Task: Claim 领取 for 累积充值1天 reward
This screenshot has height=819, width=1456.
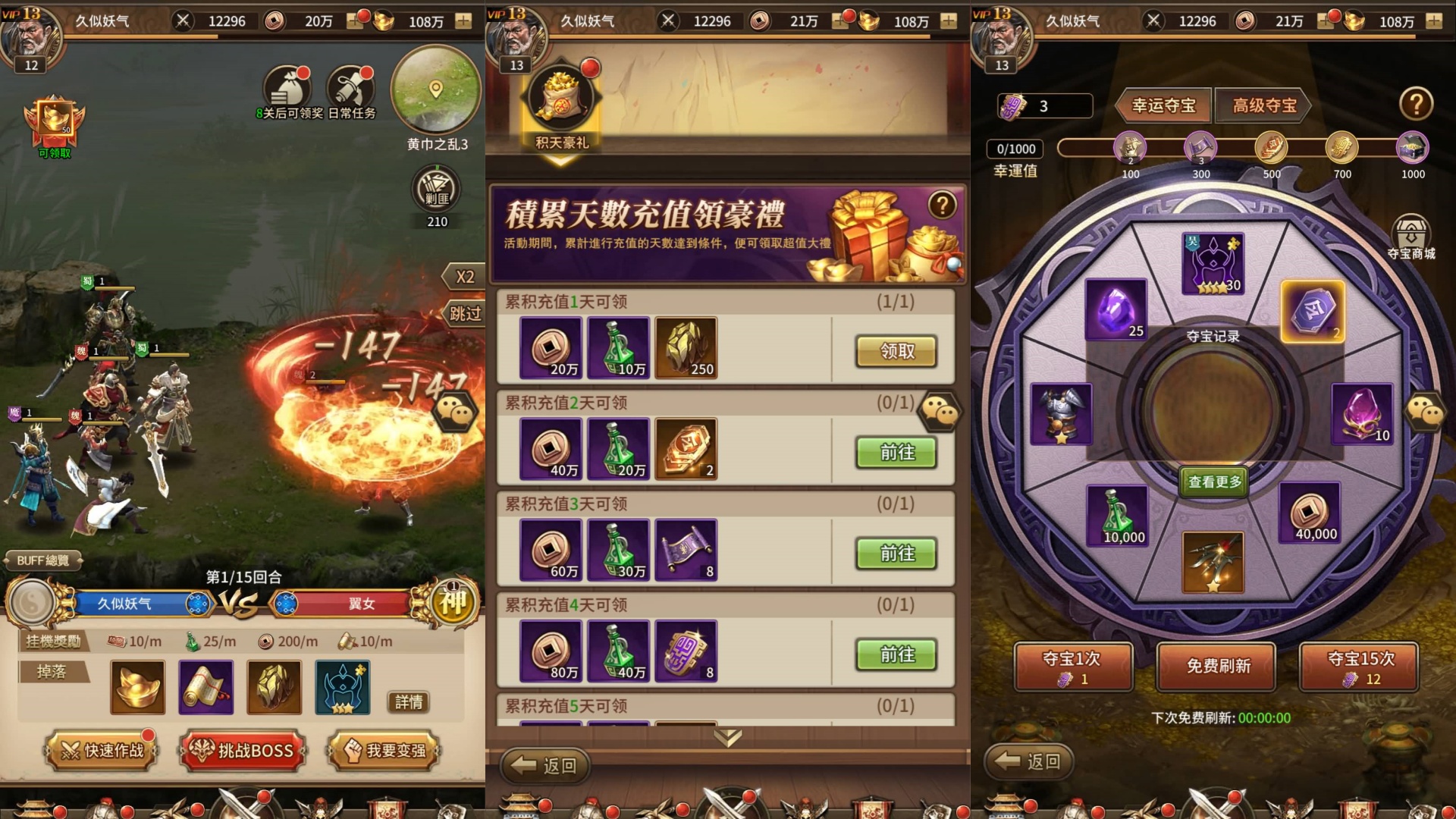Action: point(895,351)
